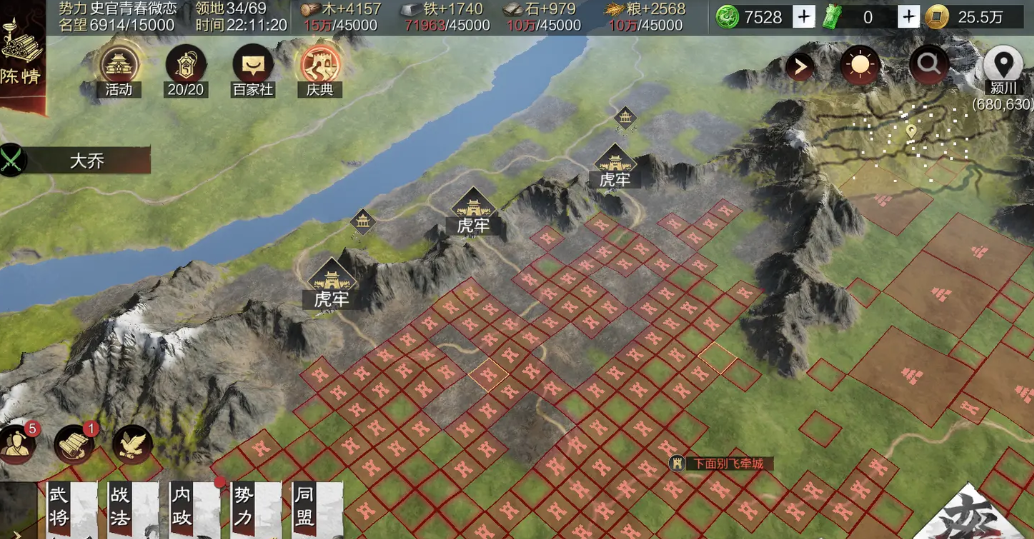Expand the arrow toggle beside the sun icon
1034x539 pixels.
pyautogui.click(x=800, y=67)
